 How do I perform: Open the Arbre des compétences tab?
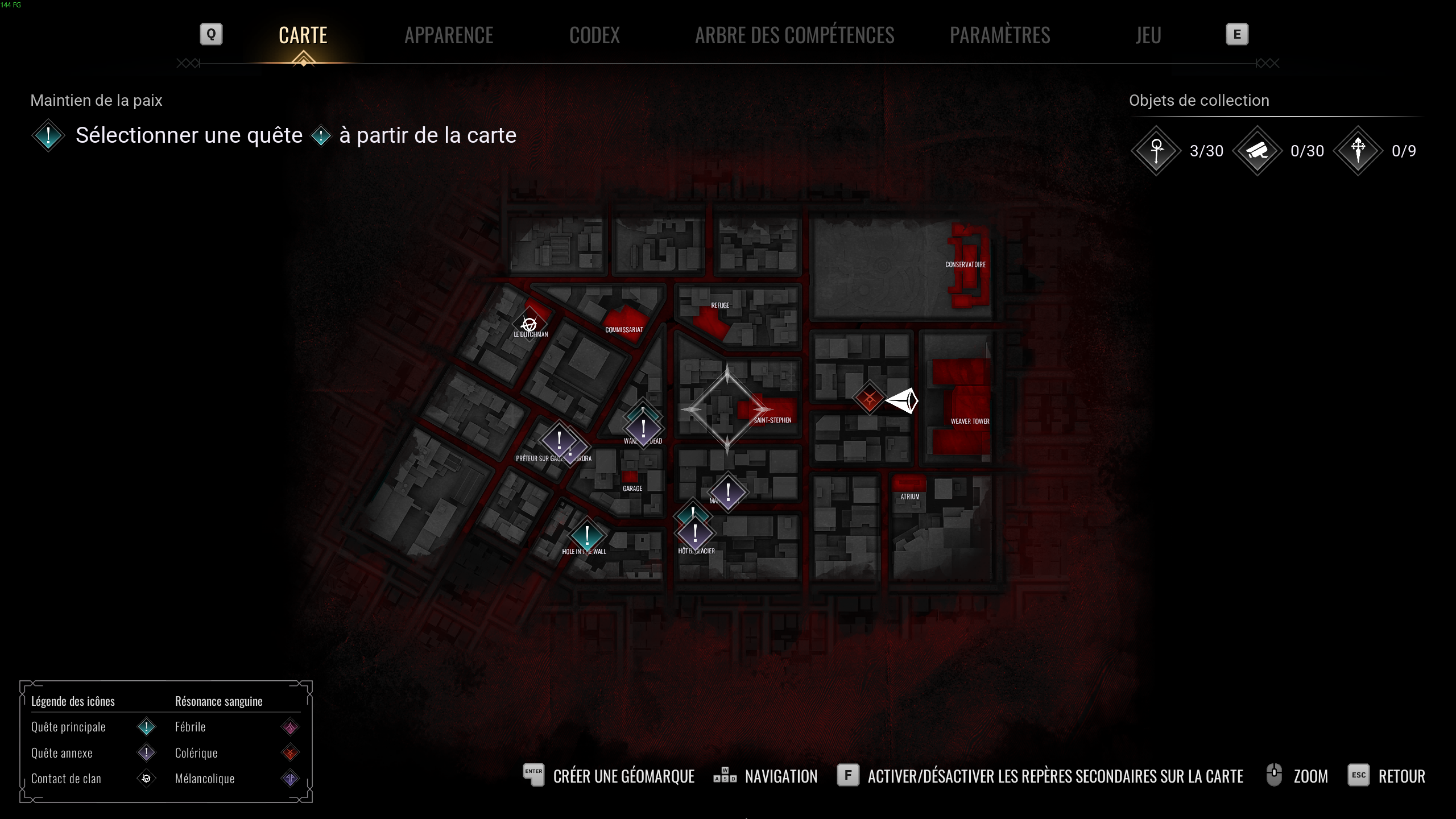coord(795,35)
